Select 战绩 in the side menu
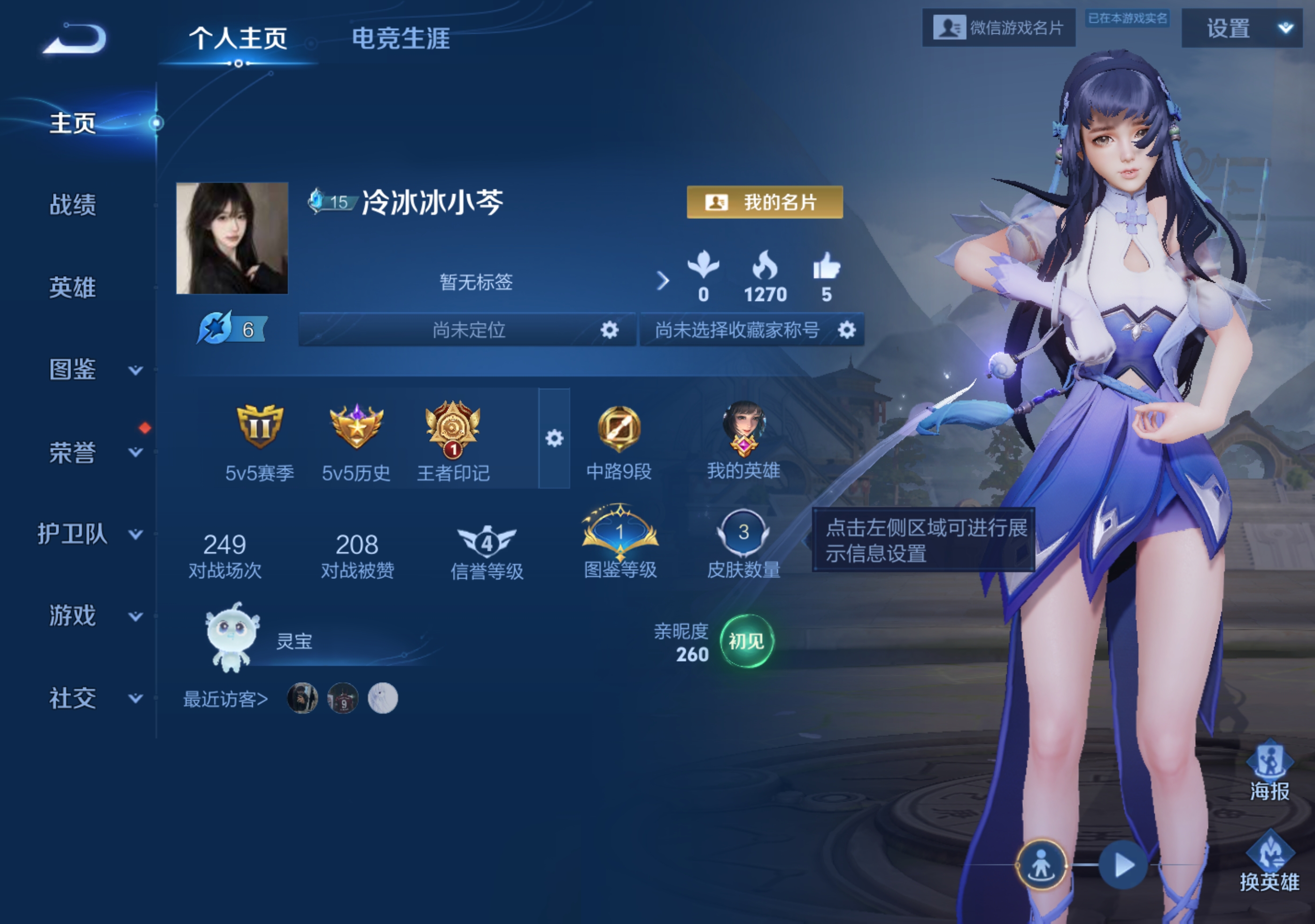 tap(73, 205)
